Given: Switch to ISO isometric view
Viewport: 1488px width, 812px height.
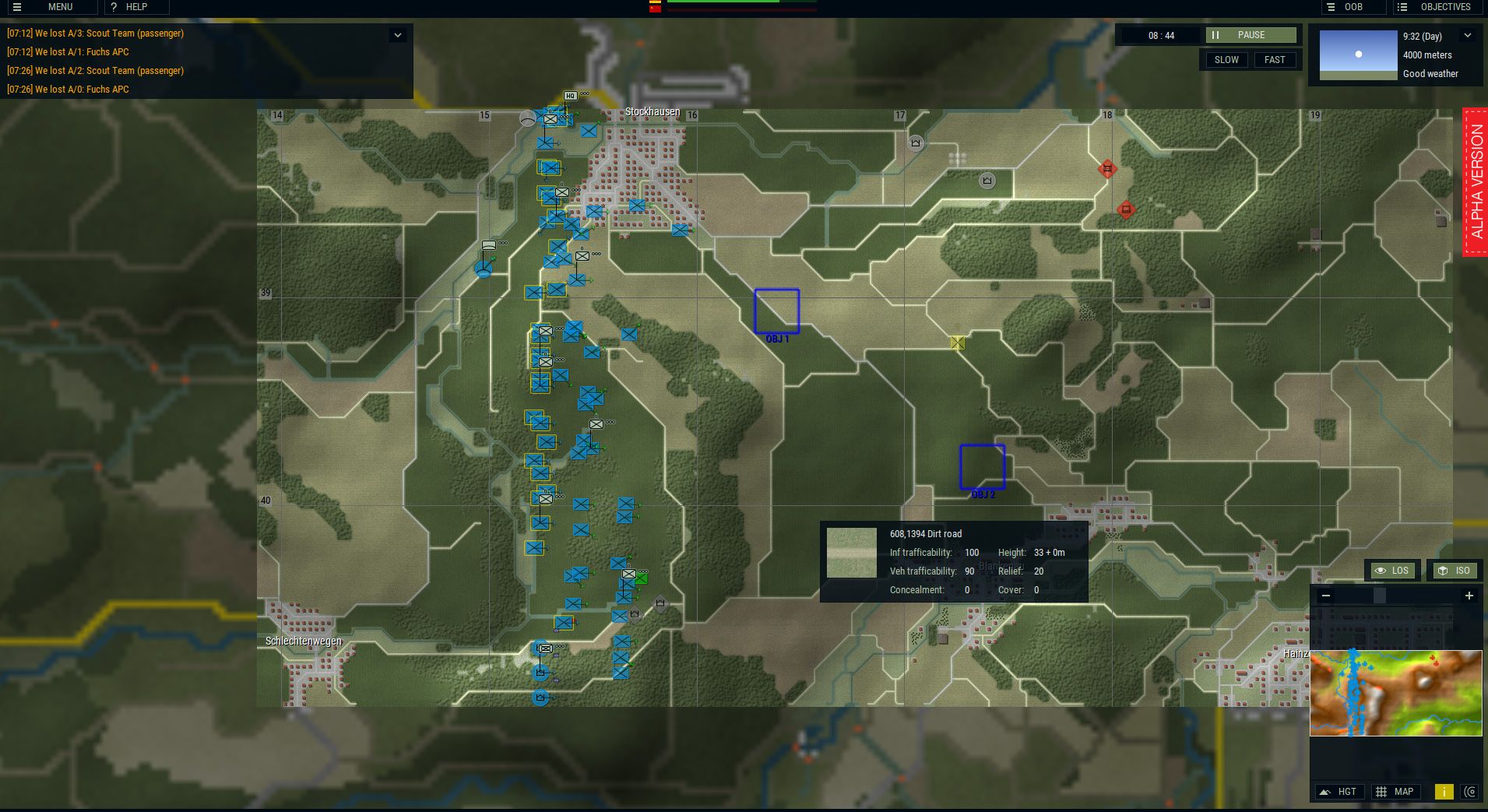Looking at the screenshot, I should click(x=1453, y=571).
